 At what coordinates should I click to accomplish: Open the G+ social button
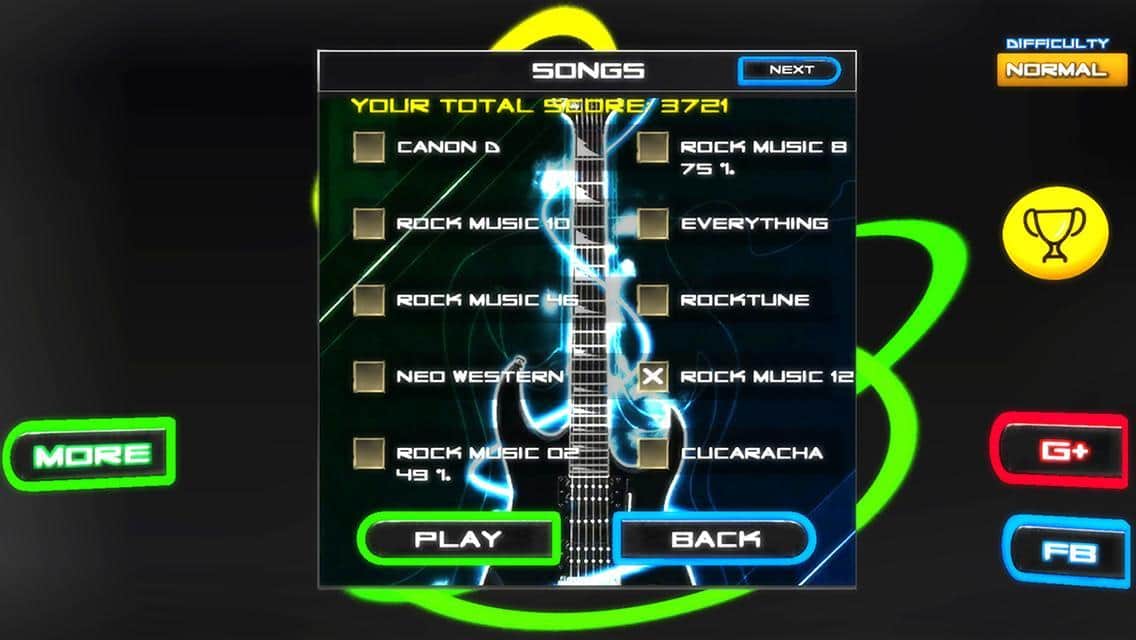pos(1063,451)
